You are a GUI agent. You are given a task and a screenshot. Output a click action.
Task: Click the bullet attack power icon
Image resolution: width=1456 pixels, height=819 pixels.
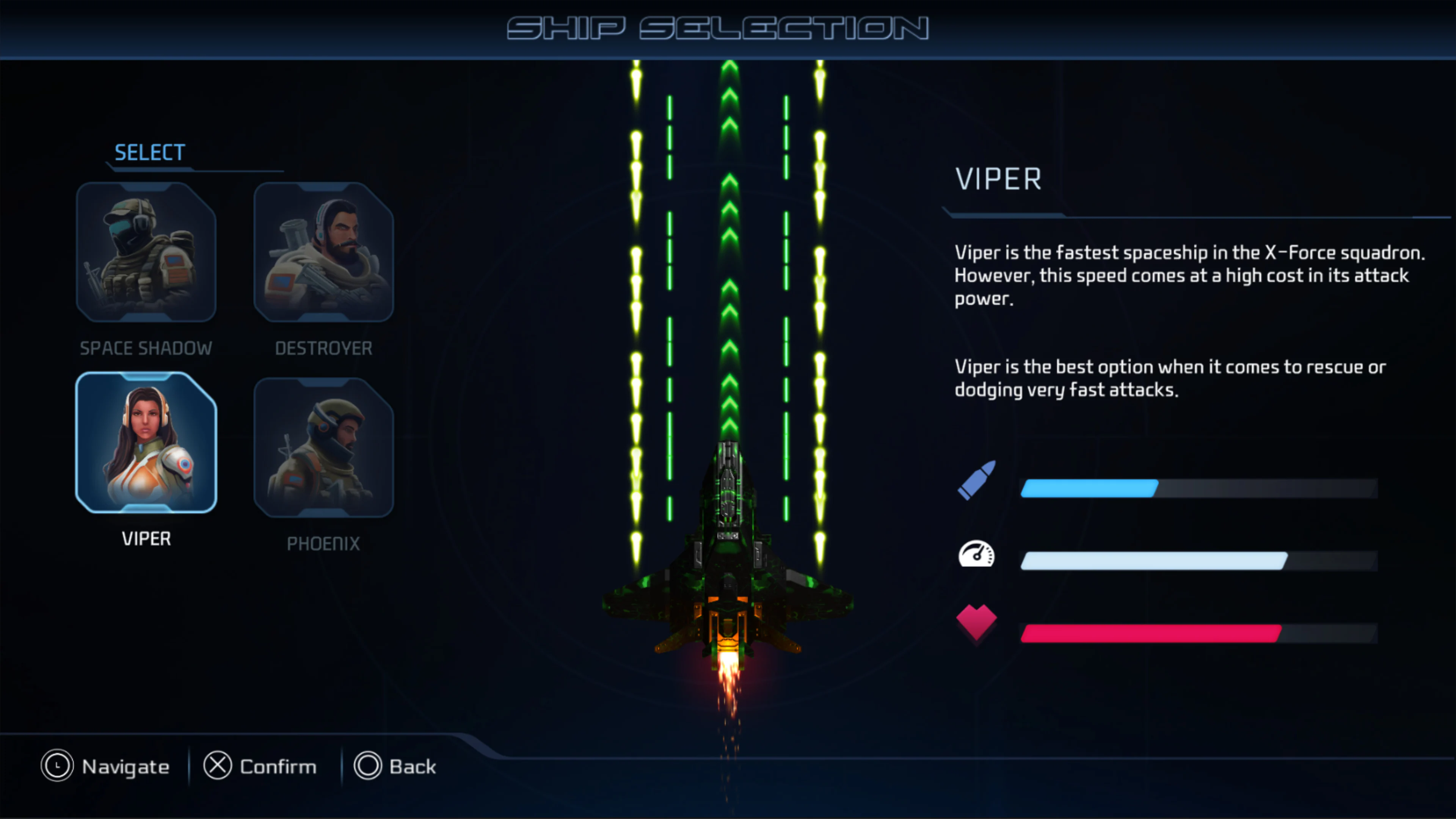pyautogui.click(x=977, y=479)
